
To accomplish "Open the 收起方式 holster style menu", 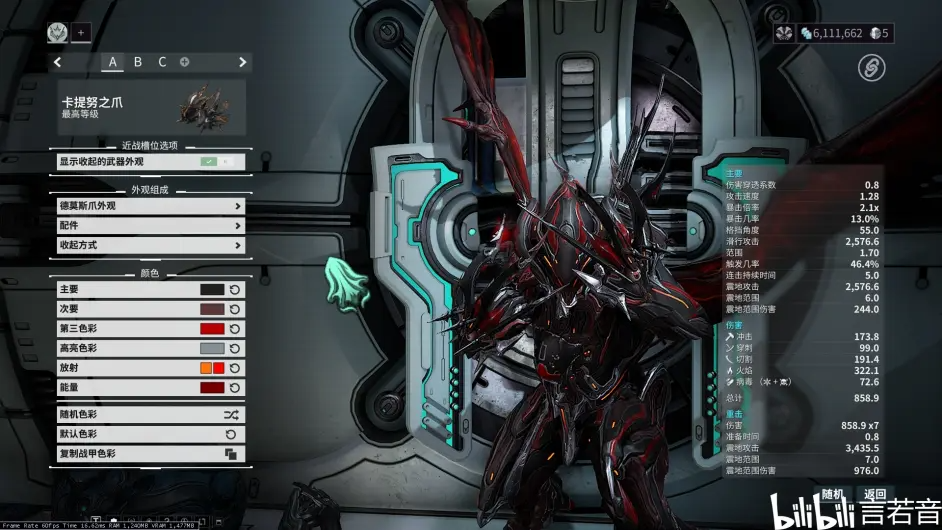I will pyautogui.click(x=151, y=245).
